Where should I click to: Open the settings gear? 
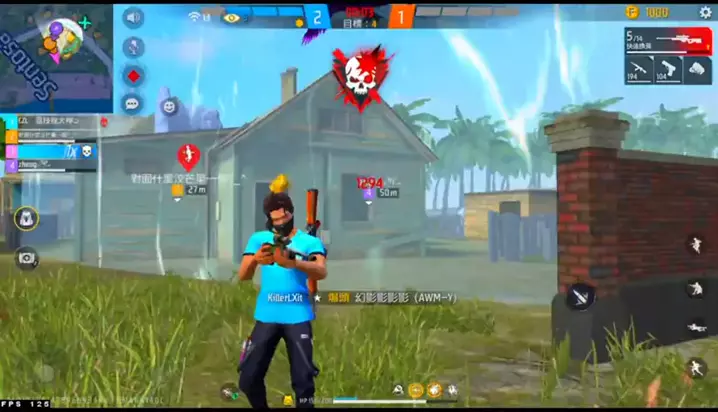coord(705,12)
